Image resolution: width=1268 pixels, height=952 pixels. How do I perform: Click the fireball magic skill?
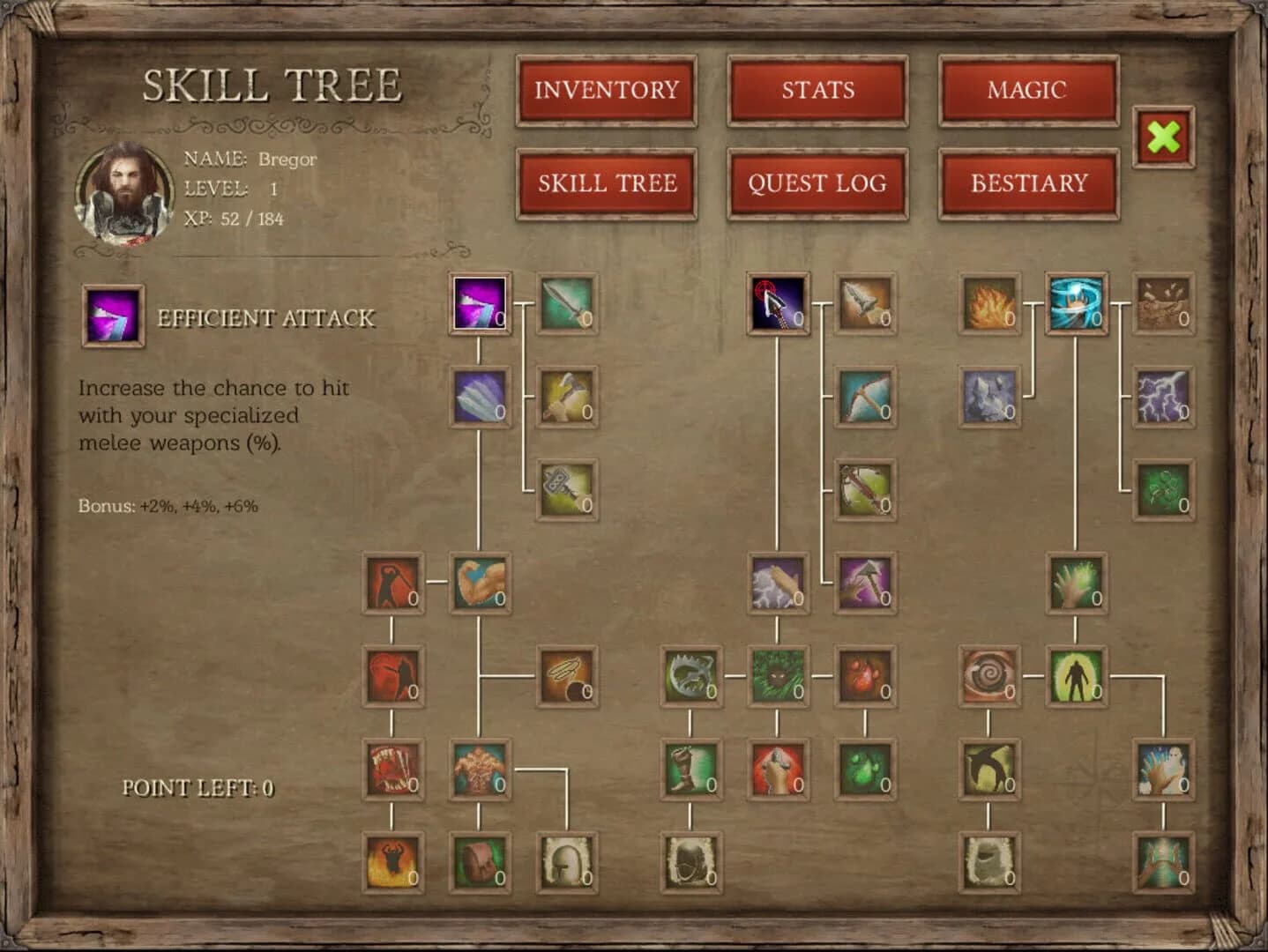pyautogui.click(x=988, y=307)
